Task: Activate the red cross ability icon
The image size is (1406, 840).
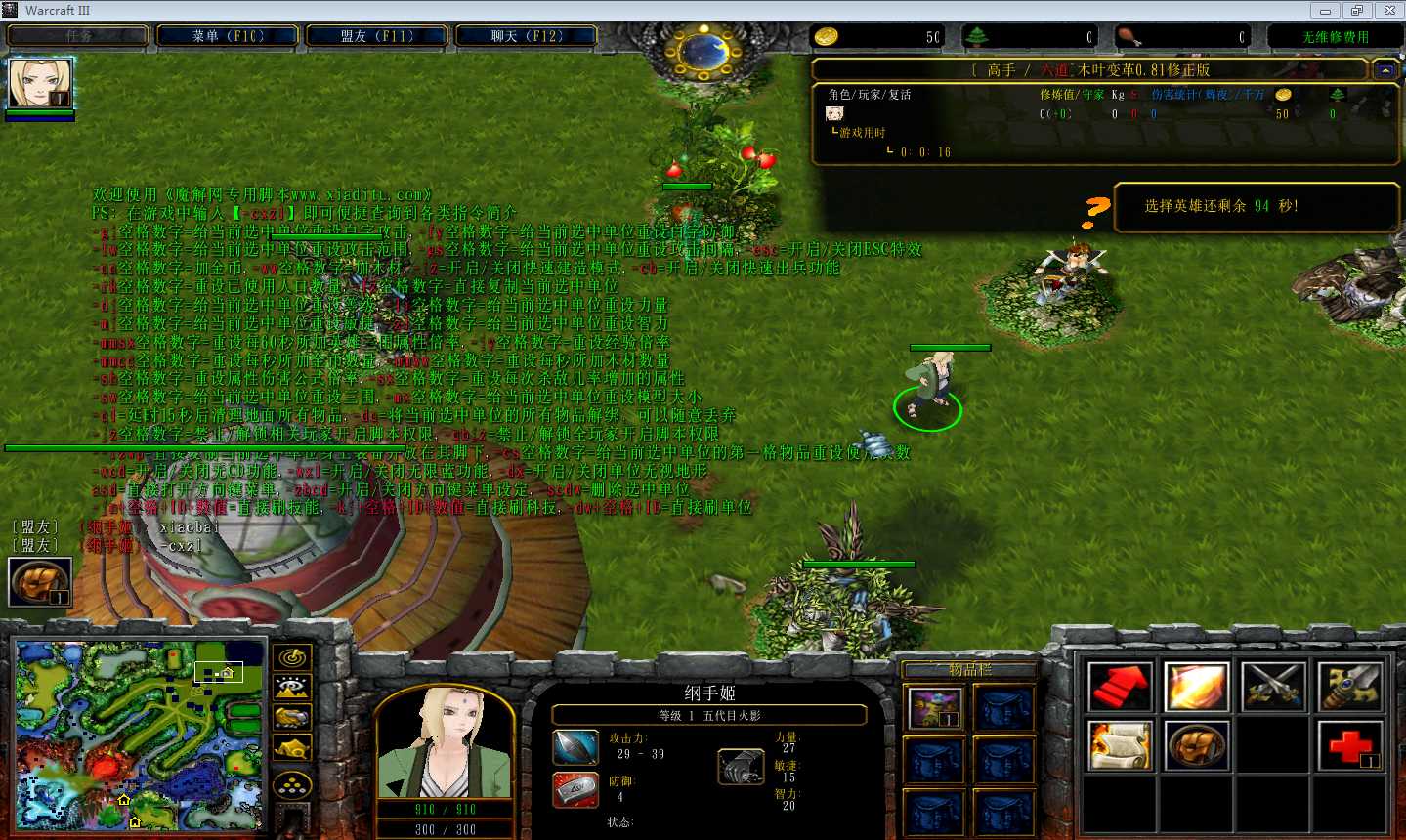Action: (x=1350, y=746)
